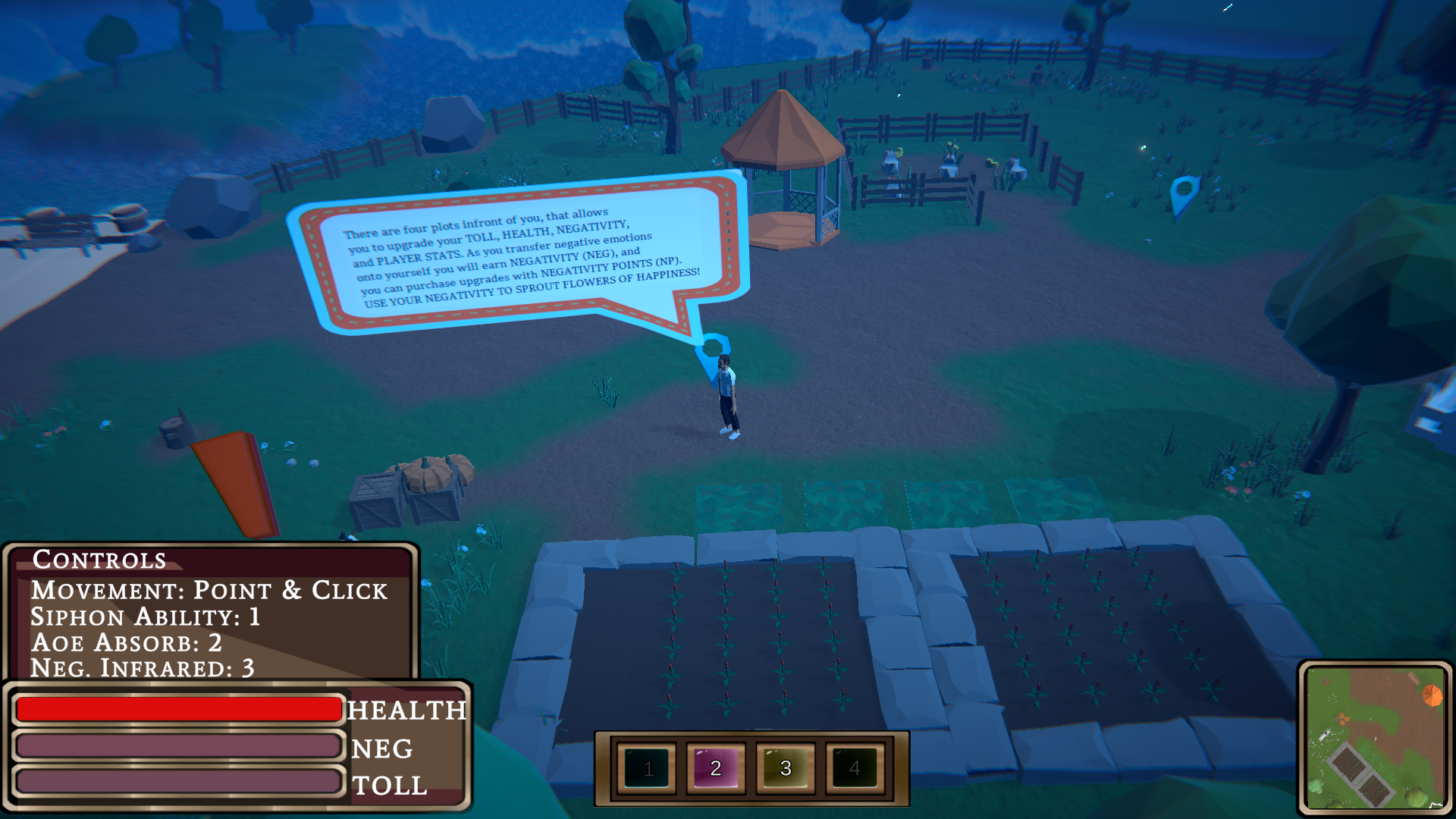Click the minimap in the corner
The width and height of the screenshot is (1456, 819).
[x=1375, y=738]
